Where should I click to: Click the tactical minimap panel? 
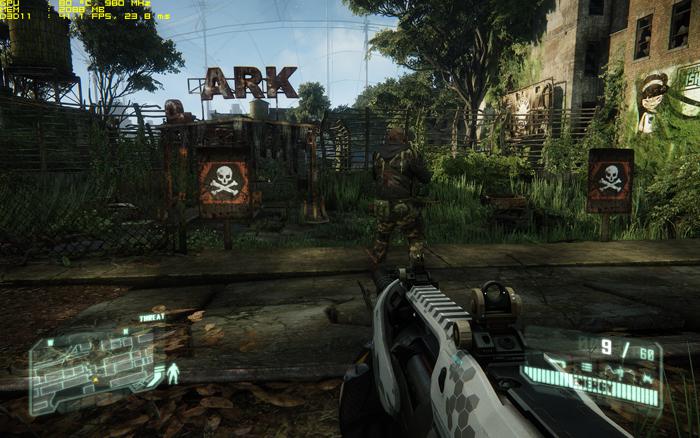tap(91, 372)
